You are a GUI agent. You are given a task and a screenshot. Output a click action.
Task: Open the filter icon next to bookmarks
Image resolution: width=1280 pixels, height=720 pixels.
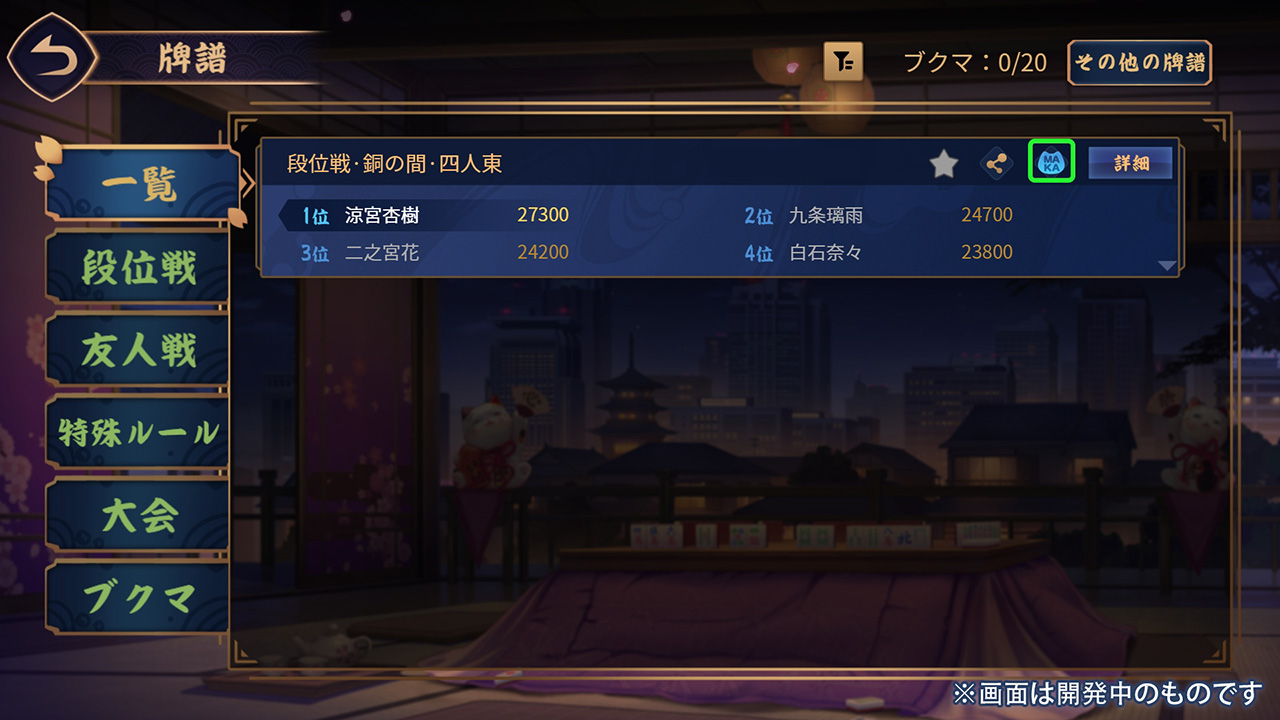[x=843, y=62]
